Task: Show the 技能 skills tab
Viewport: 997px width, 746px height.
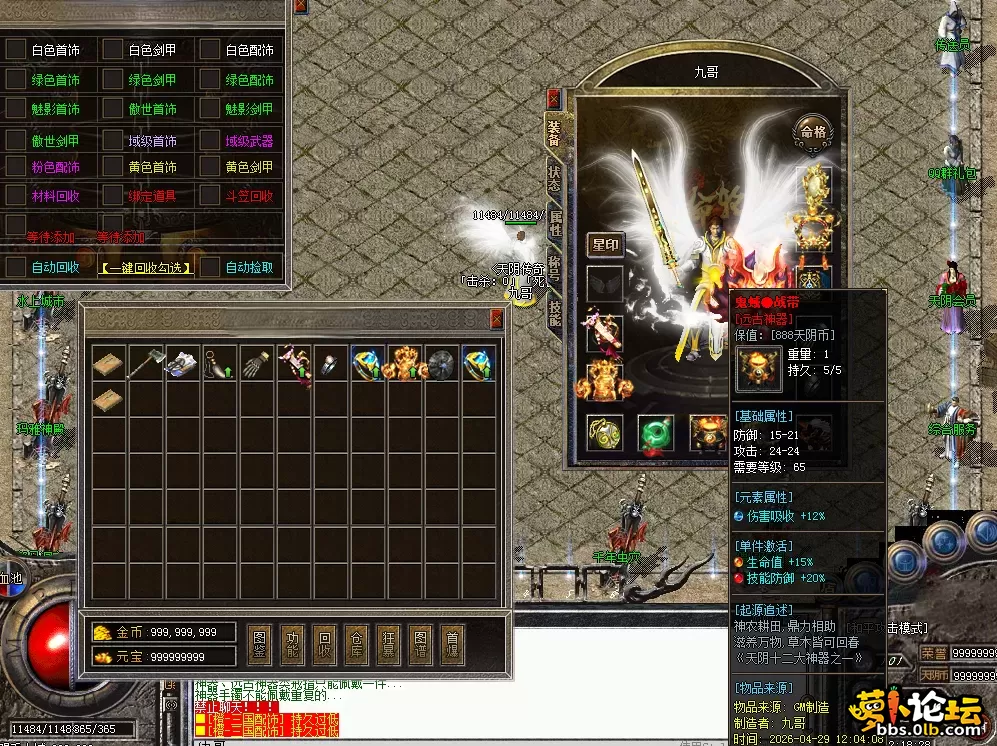Action: click(555, 314)
